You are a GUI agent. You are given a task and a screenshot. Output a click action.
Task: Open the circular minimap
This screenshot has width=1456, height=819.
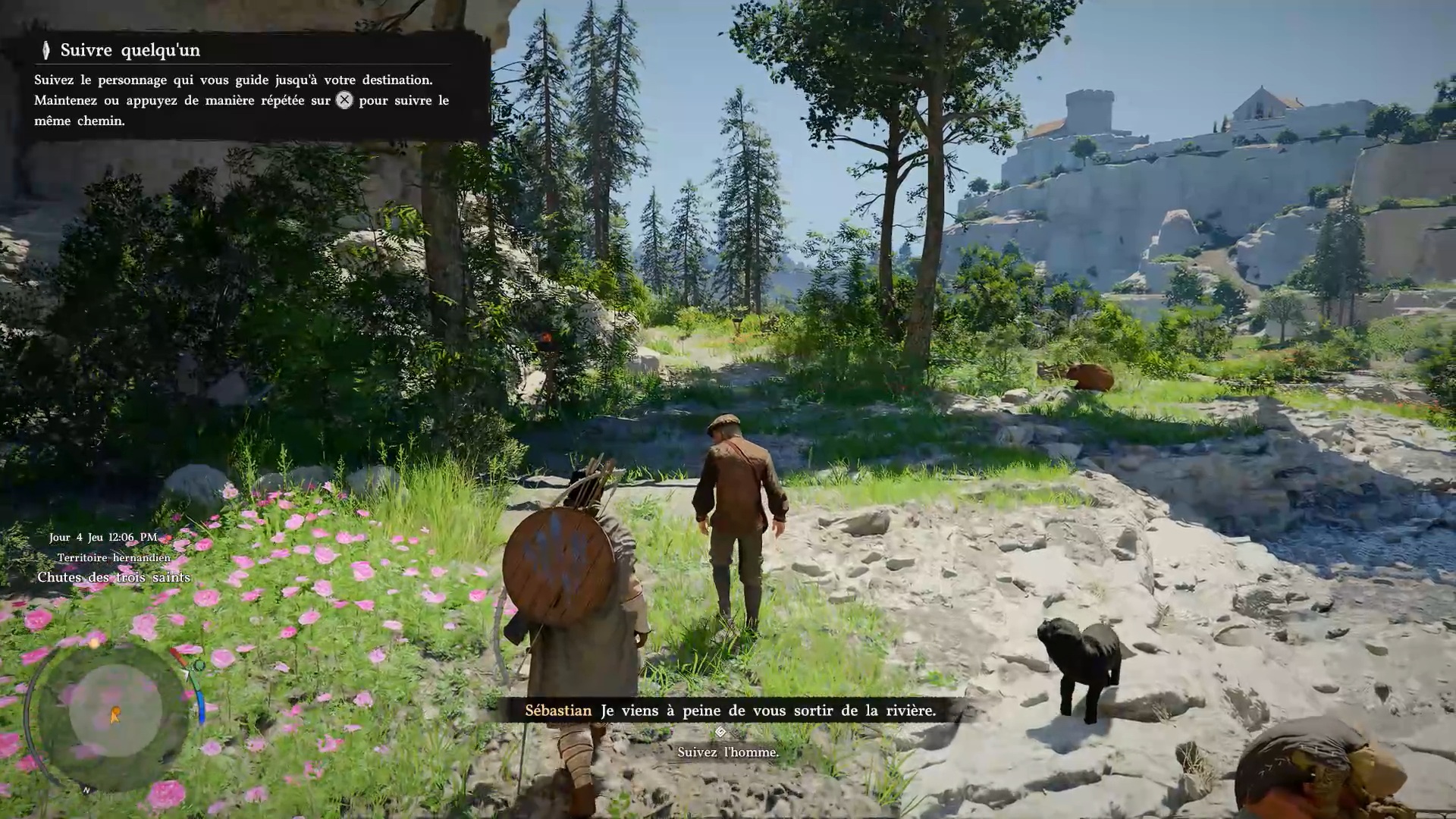point(115,713)
